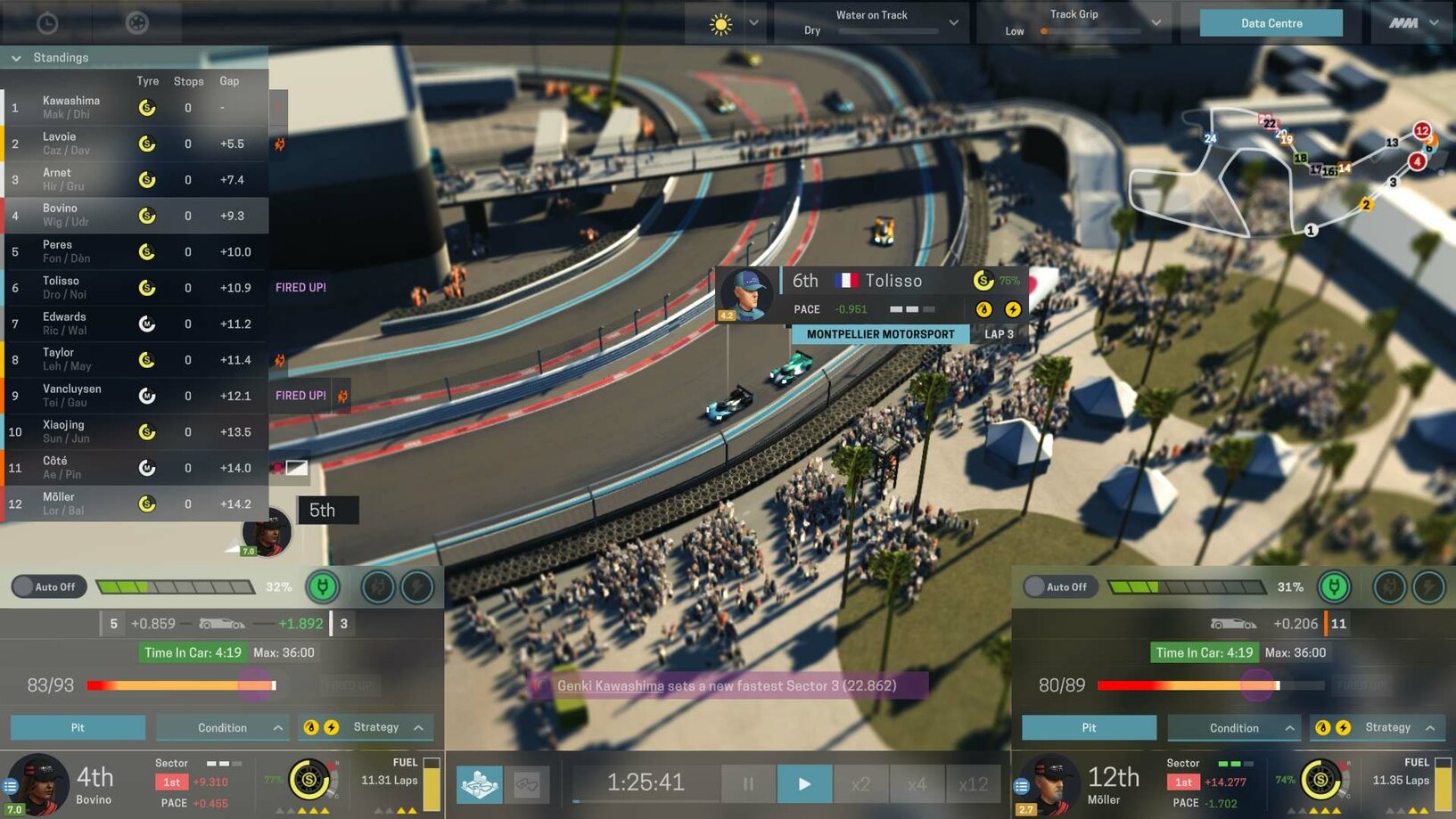This screenshot has height=819, width=1456.
Task: Click the fuel droplet icon beside Strategy
Action: 311,727
